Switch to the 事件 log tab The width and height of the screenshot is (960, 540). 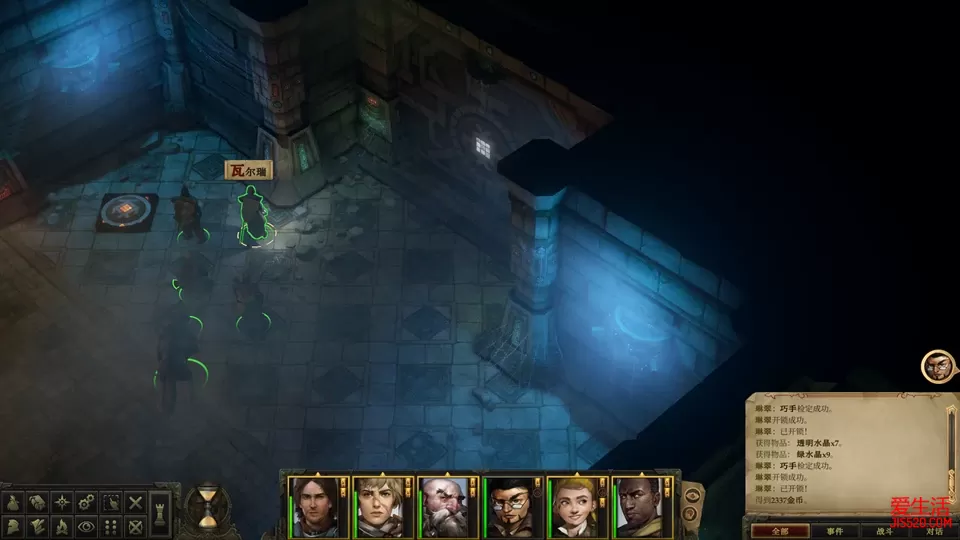coord(834,531)
